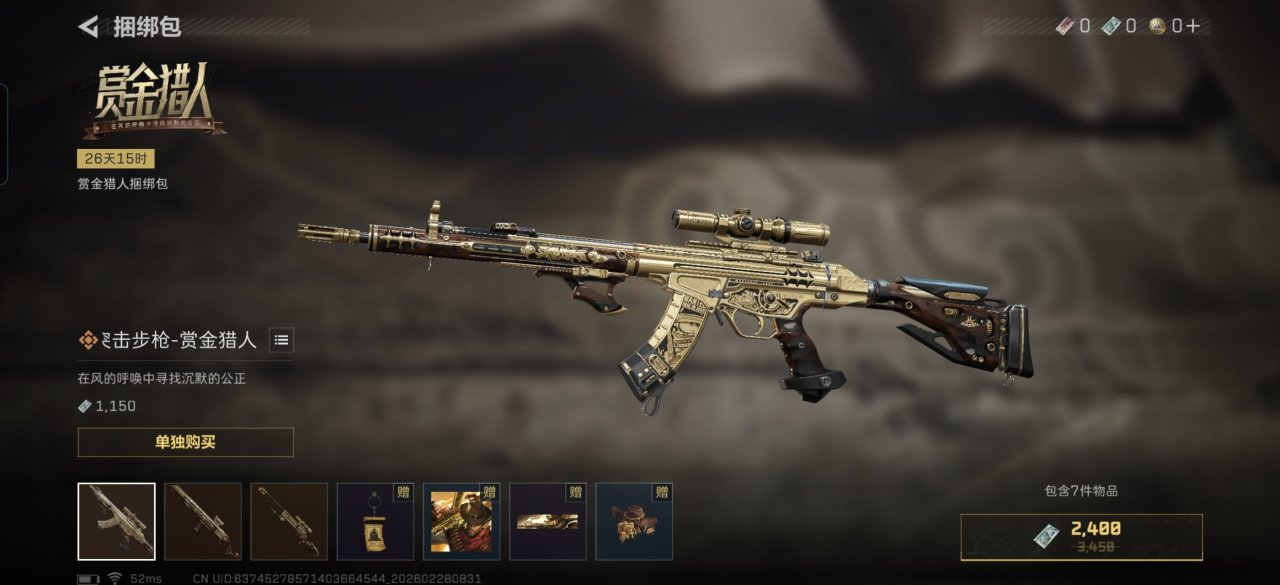Add currency with the plus button
Viewport: 1280px width, 585px height.
pos(1192,26)
